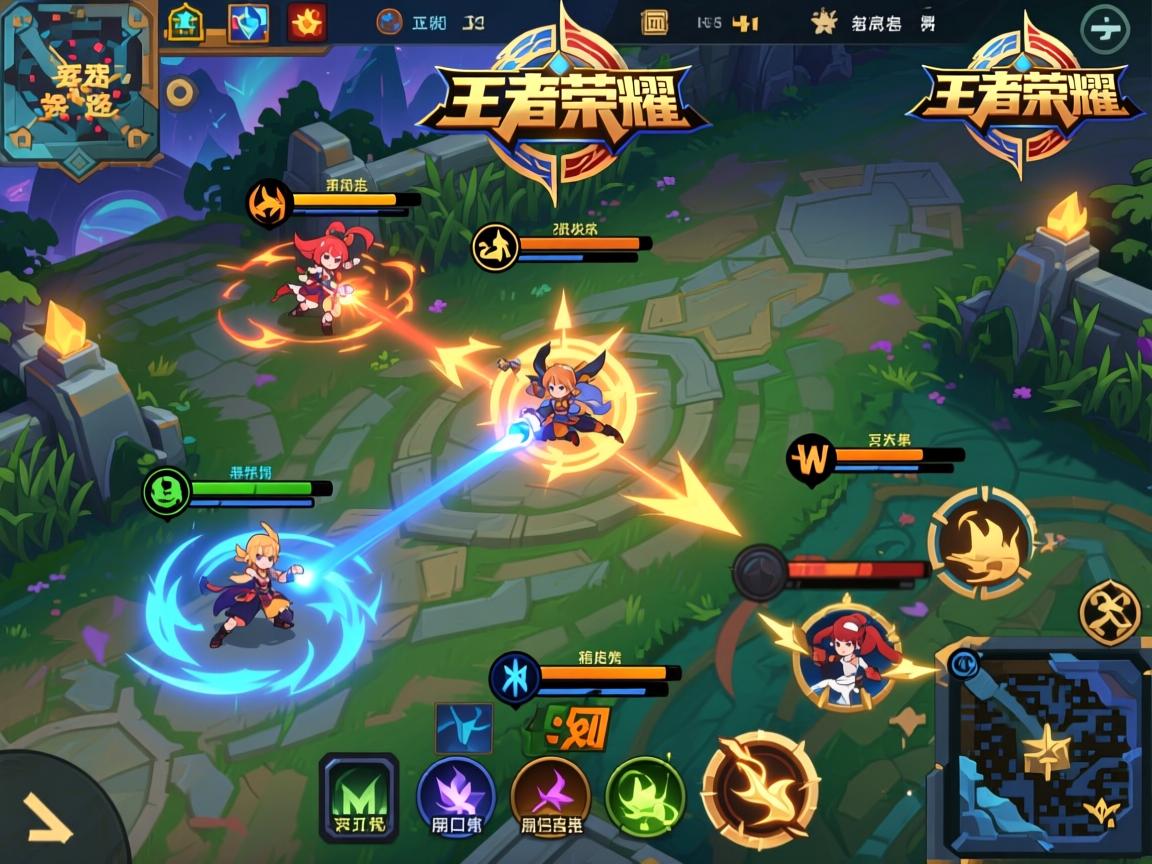Viewport: 1152px width, 864px height.
Task: Use the pink star skill on the brown button
Action: (x=550, y=797)
